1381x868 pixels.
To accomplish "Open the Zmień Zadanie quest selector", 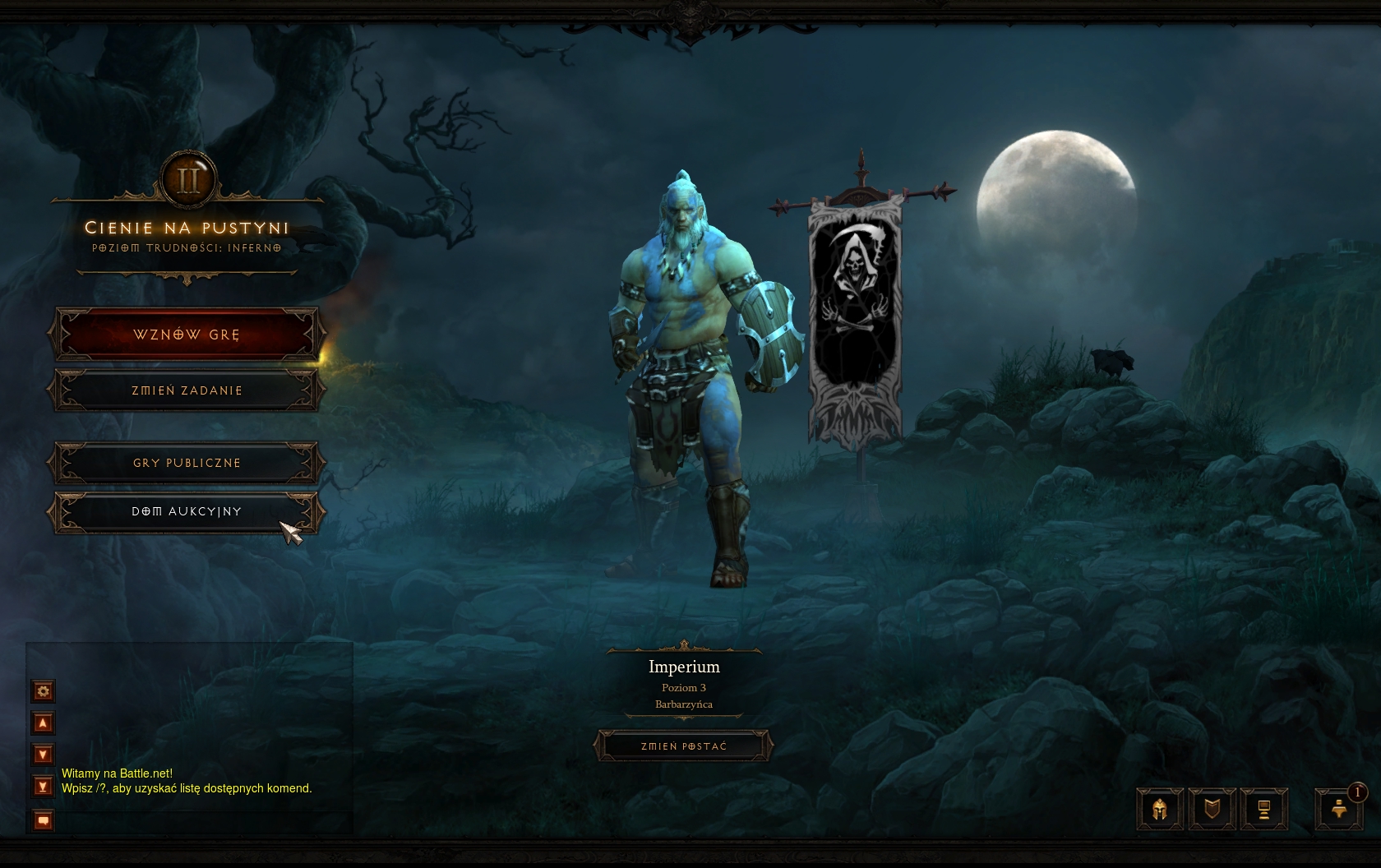I will pos(187,390).
